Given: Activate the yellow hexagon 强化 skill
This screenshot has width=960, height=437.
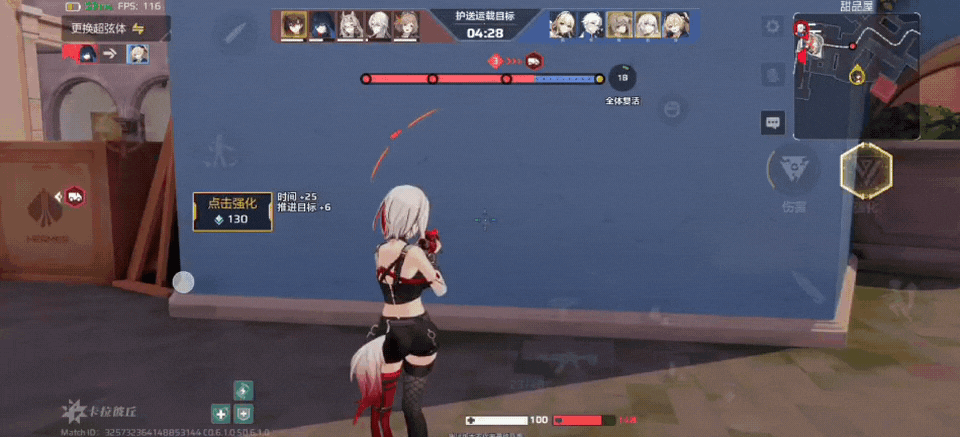Looking at the screenshot, I should point(865,171).
